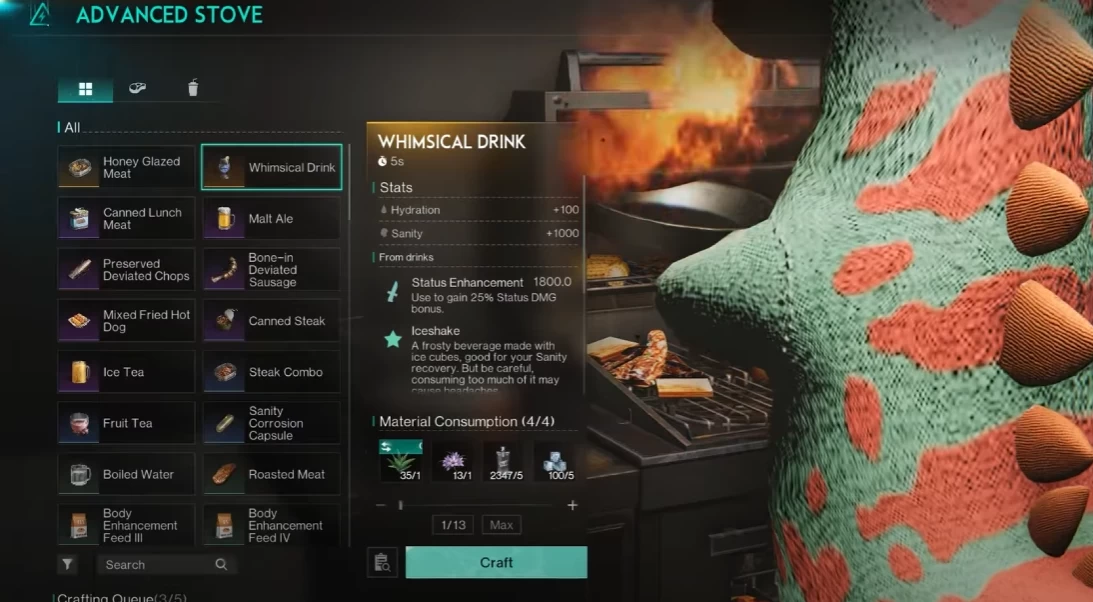
Task: Open the recipe filter funnel icon
Action: [x=67, y=565]
